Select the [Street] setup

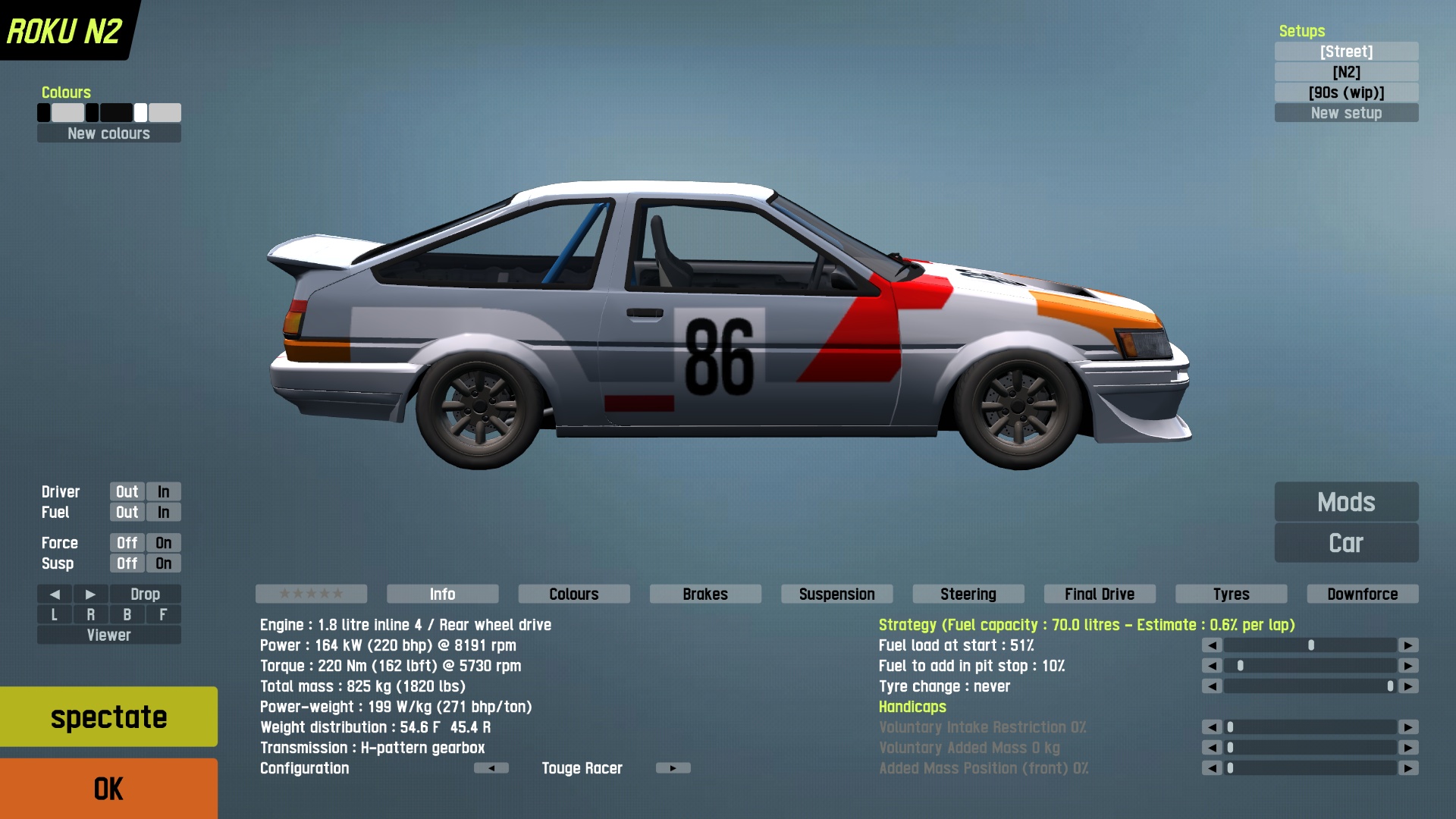1346,52
